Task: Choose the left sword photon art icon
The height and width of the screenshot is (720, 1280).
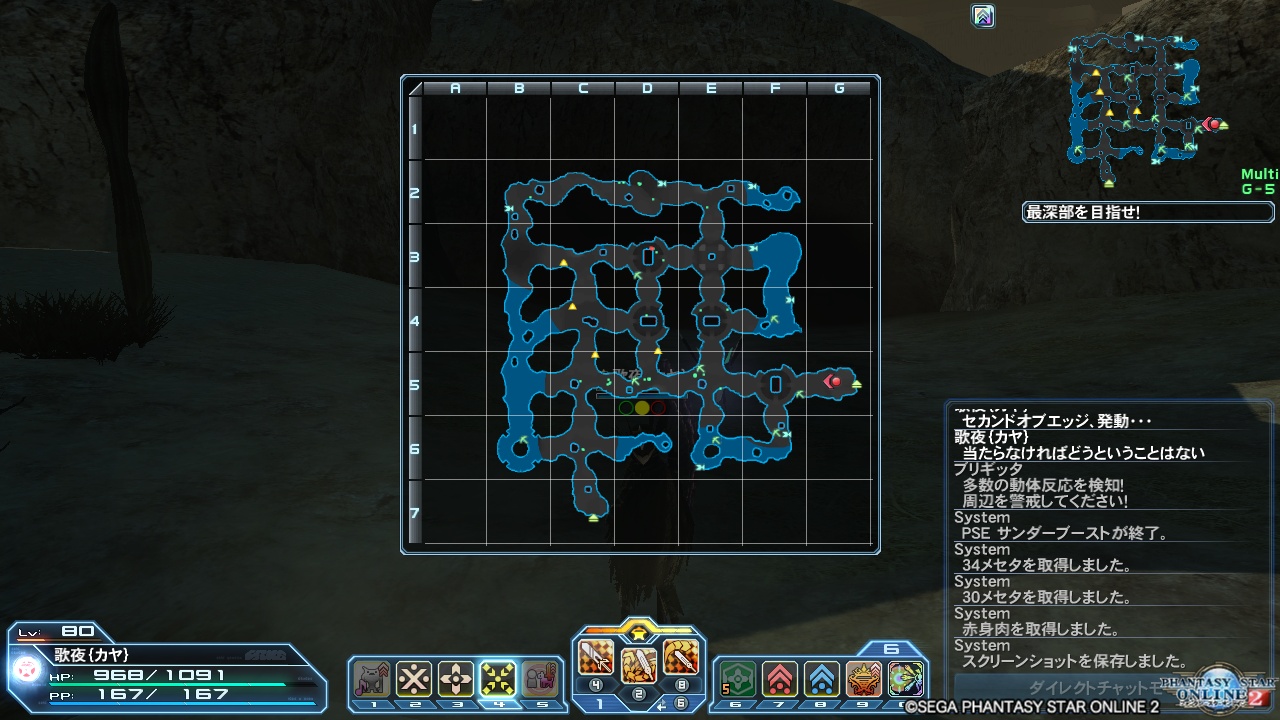Action: [x=596, y=658]
